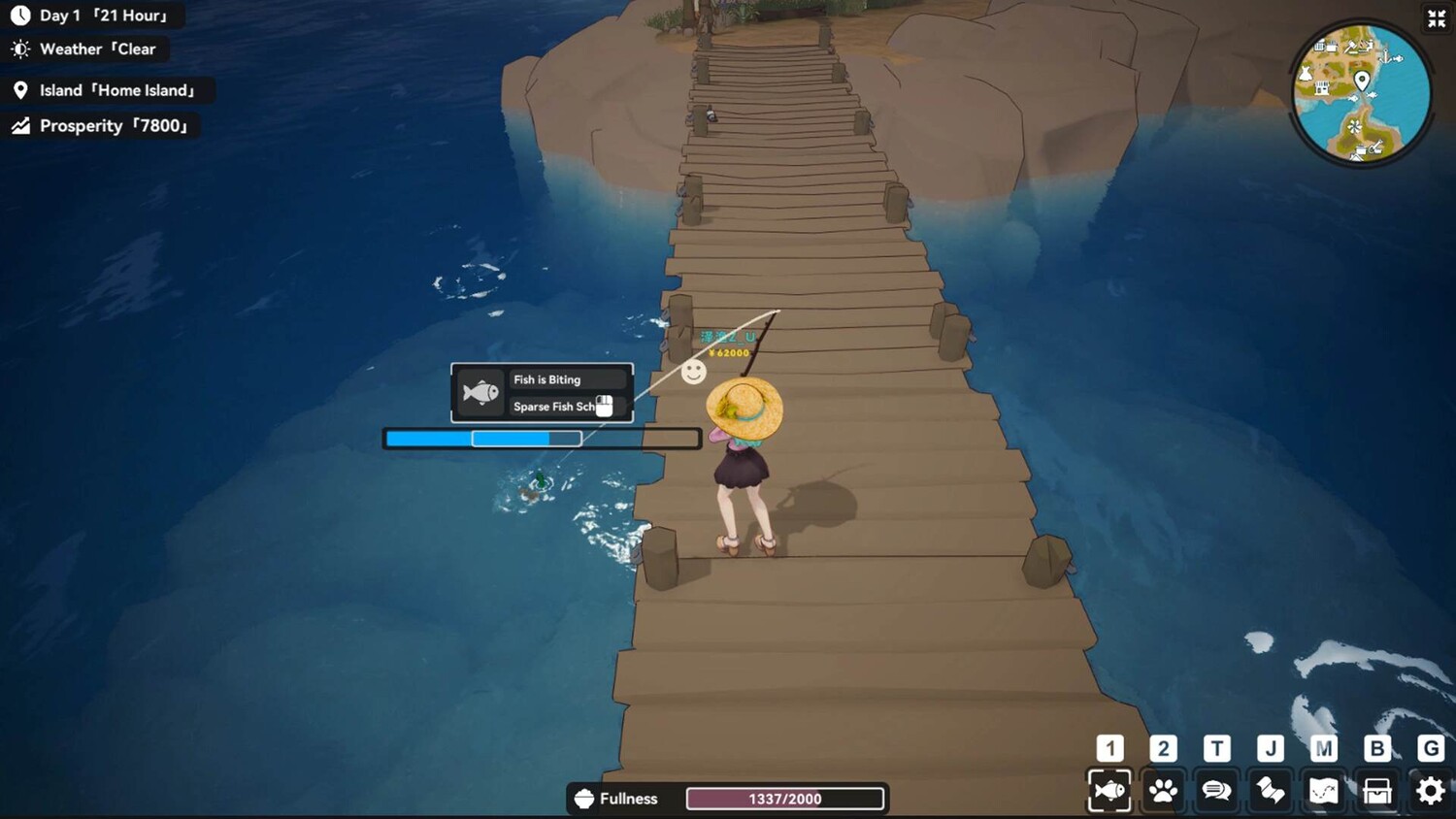Select the dress shop marker on minimap
1456x819 pixels.
click(x=1307, y=74)
